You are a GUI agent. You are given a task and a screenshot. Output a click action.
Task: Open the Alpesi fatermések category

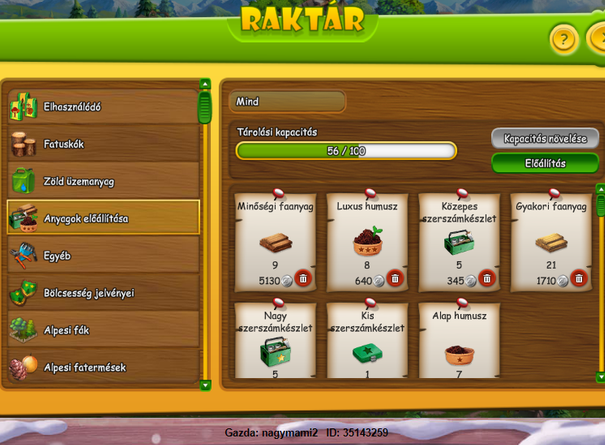pos(102,367)
